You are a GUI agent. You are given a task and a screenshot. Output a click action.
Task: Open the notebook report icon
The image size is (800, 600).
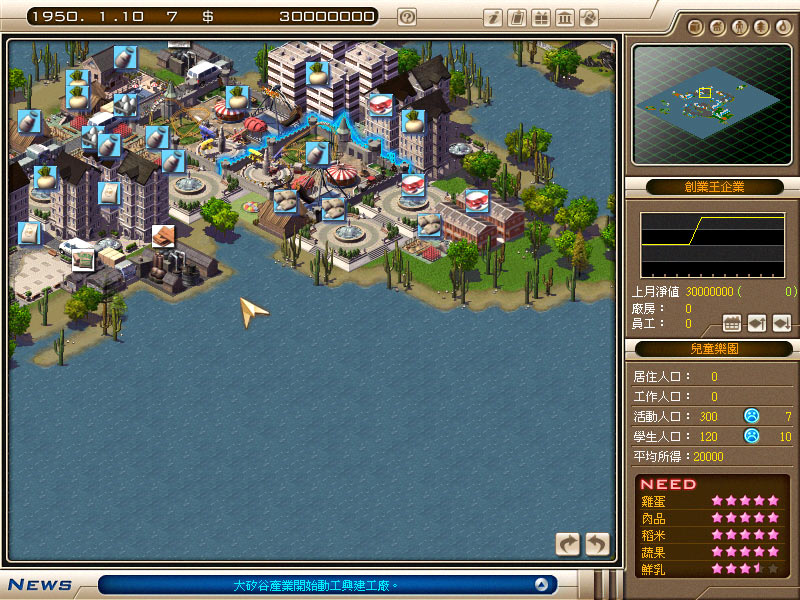517,17
